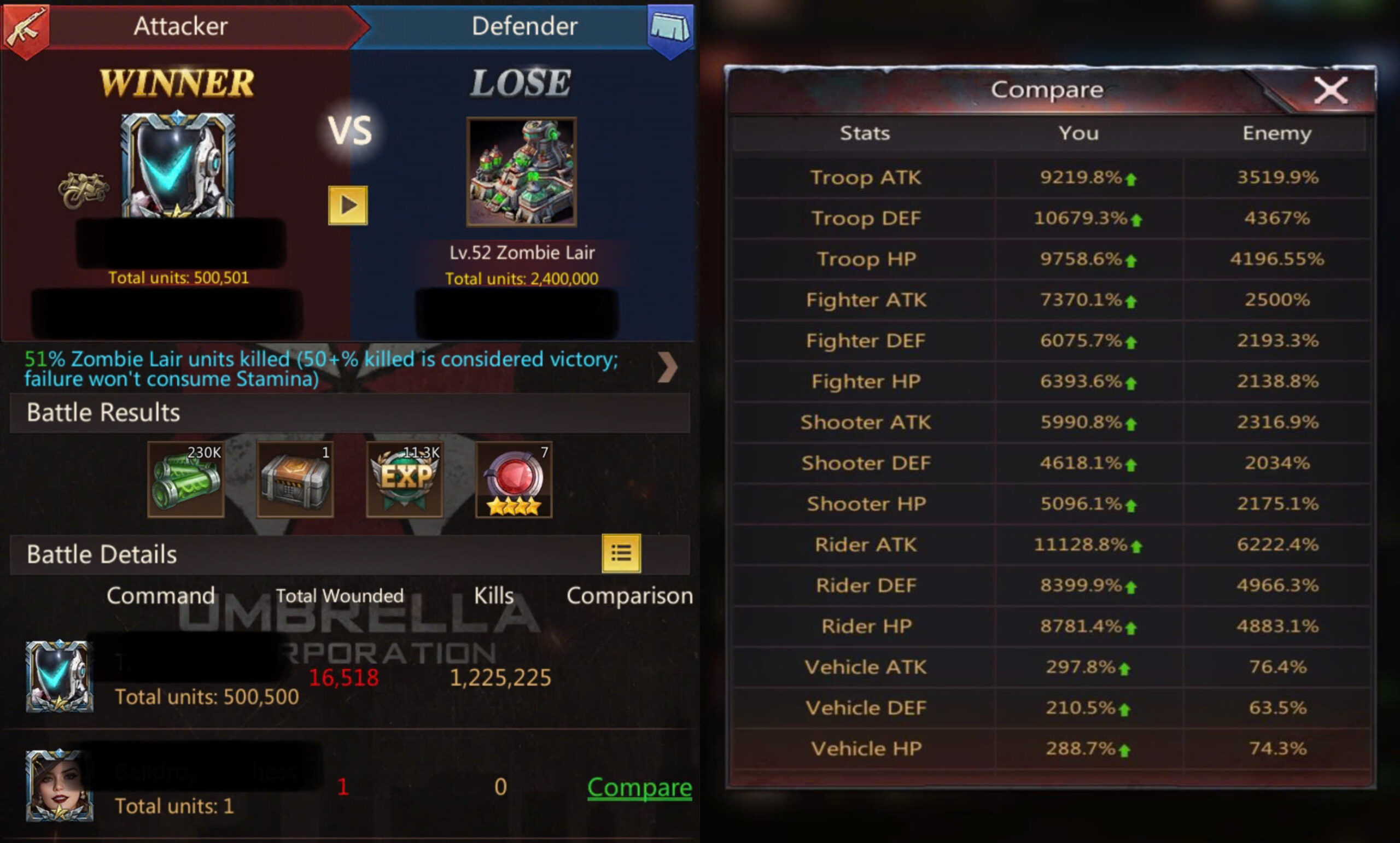The image size is (1400, 843).
Task: Select the EXP reward icon
Action: pos(405,480)
